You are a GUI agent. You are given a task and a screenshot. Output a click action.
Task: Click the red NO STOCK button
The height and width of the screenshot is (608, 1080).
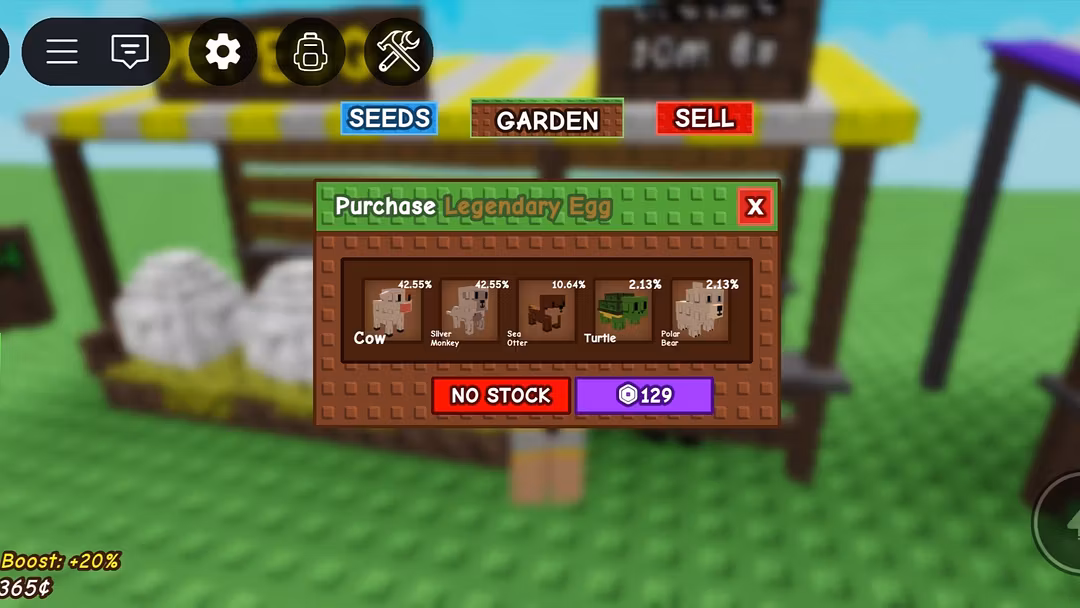[501, 395]
